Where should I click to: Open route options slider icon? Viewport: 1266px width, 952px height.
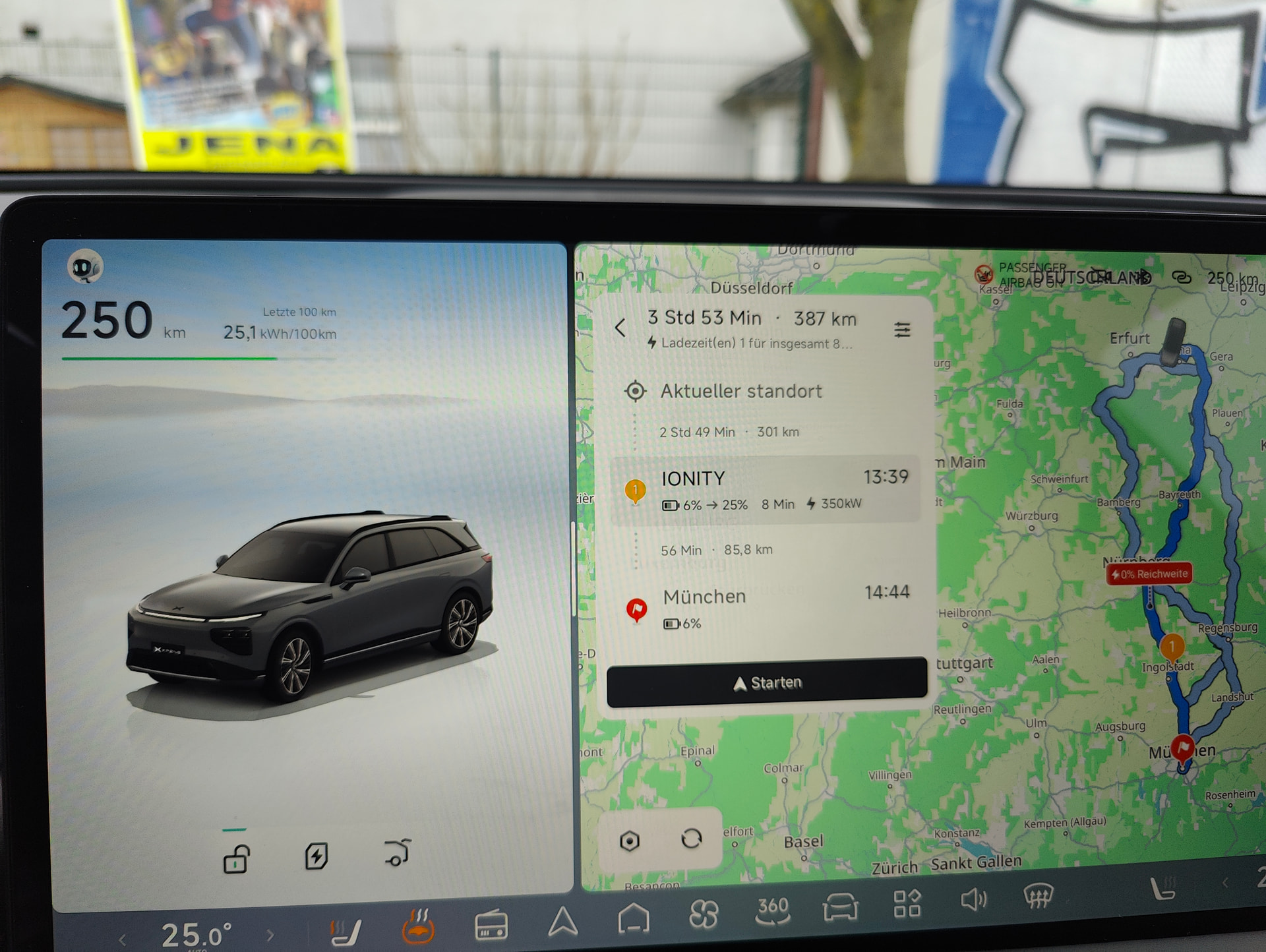[x=902, y=329]
